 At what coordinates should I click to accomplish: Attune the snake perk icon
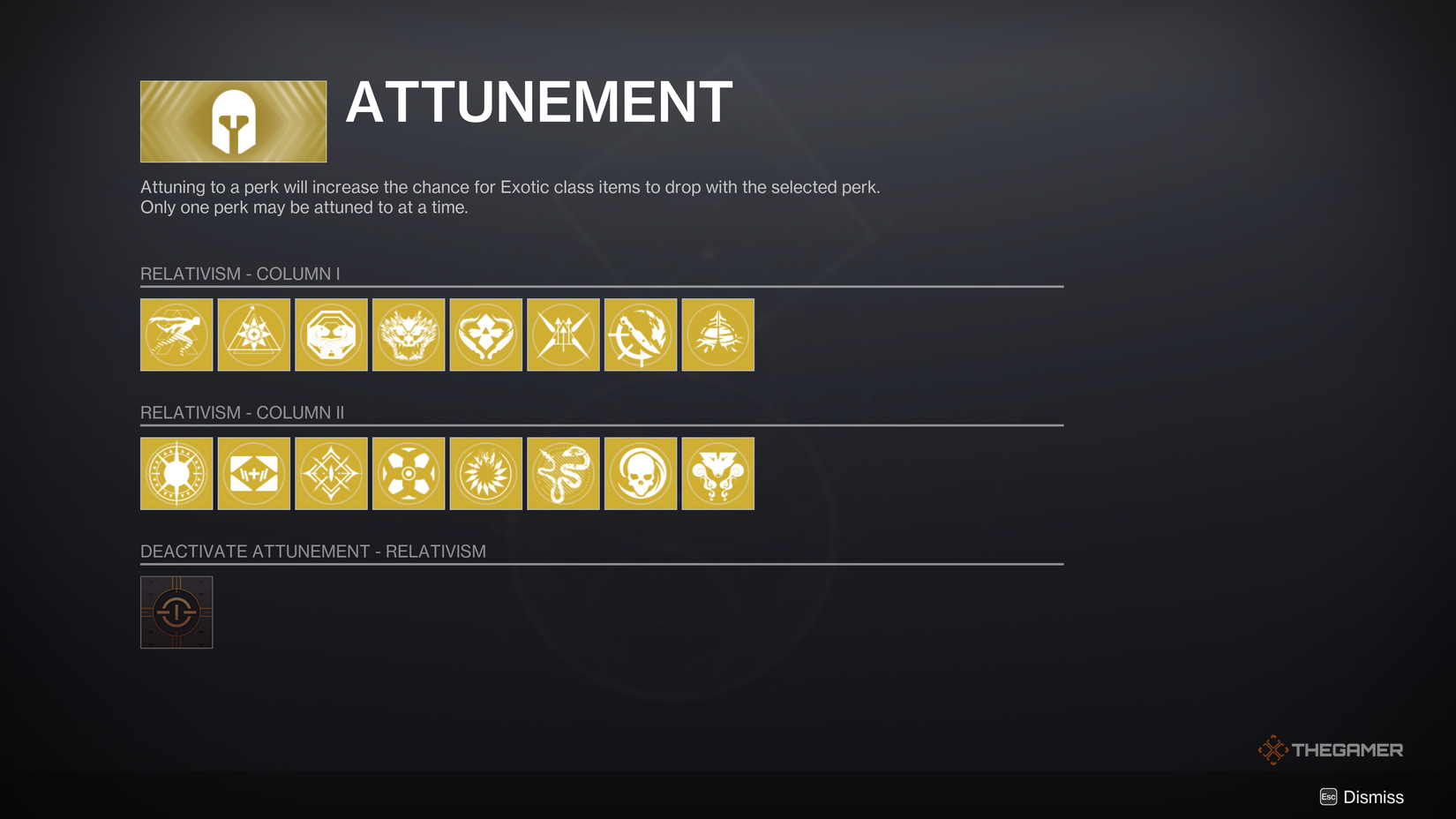[x=563, y=473]
